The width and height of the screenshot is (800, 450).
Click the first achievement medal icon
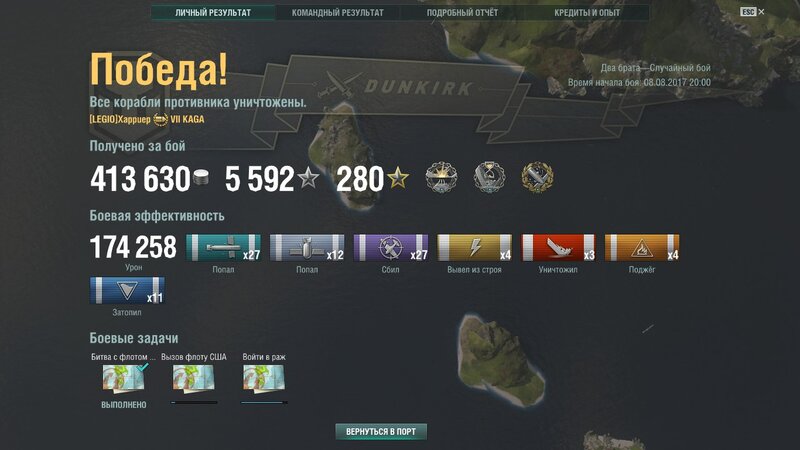(x=441, y=178)
